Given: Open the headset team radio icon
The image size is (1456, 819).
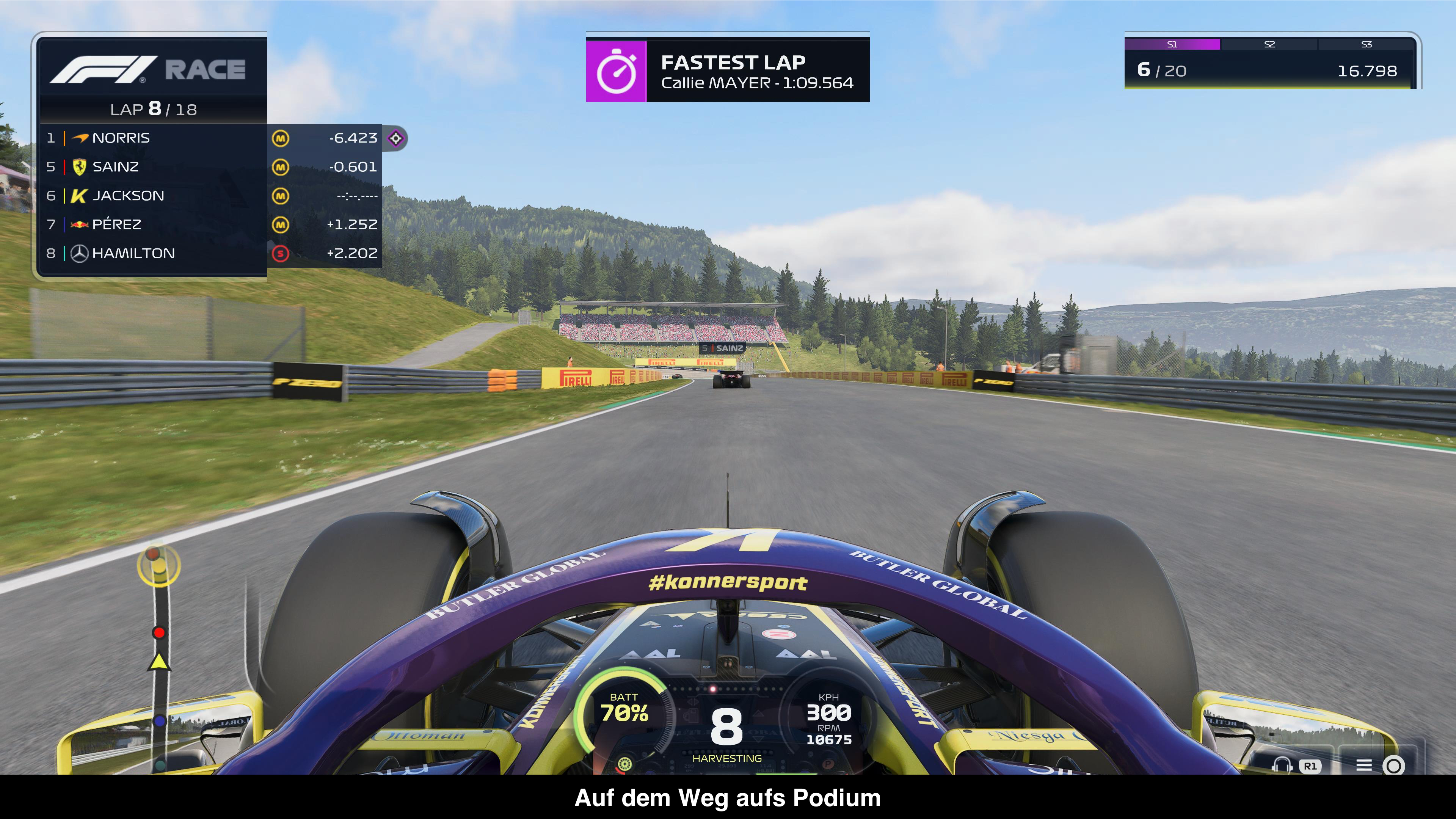Looking at the screenshot, I should coord(1282,765).
